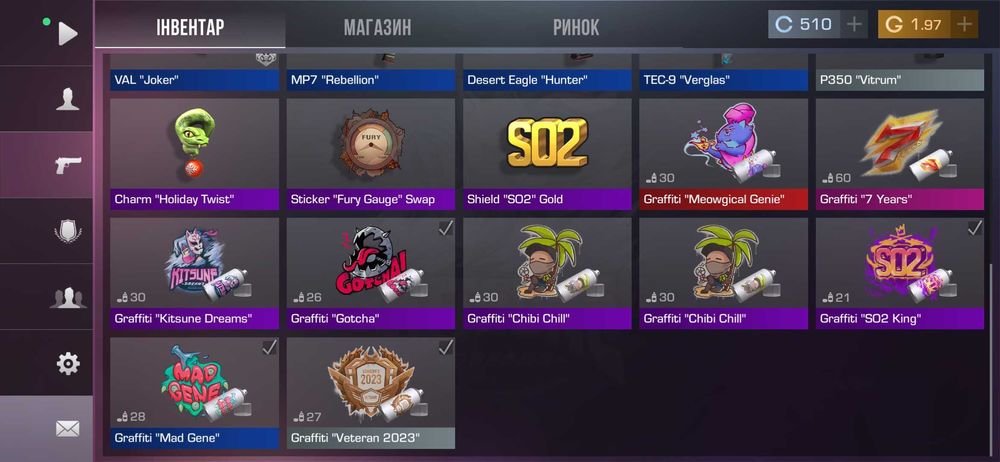Viewport: 1000px width, 462px height.
Task: Pick the Graffiti "Meowgical Genie" item
Action: [x=723, y=153]
